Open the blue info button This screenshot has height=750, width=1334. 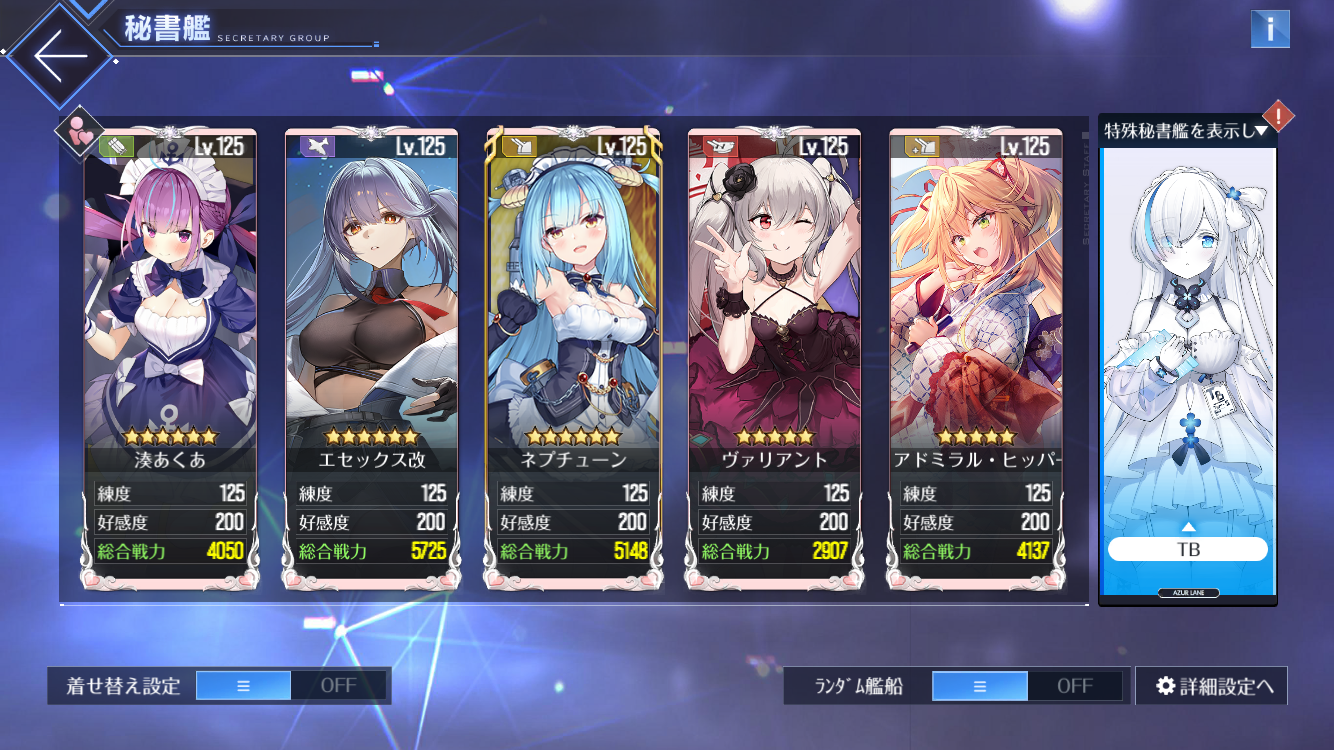point(1270,29)
